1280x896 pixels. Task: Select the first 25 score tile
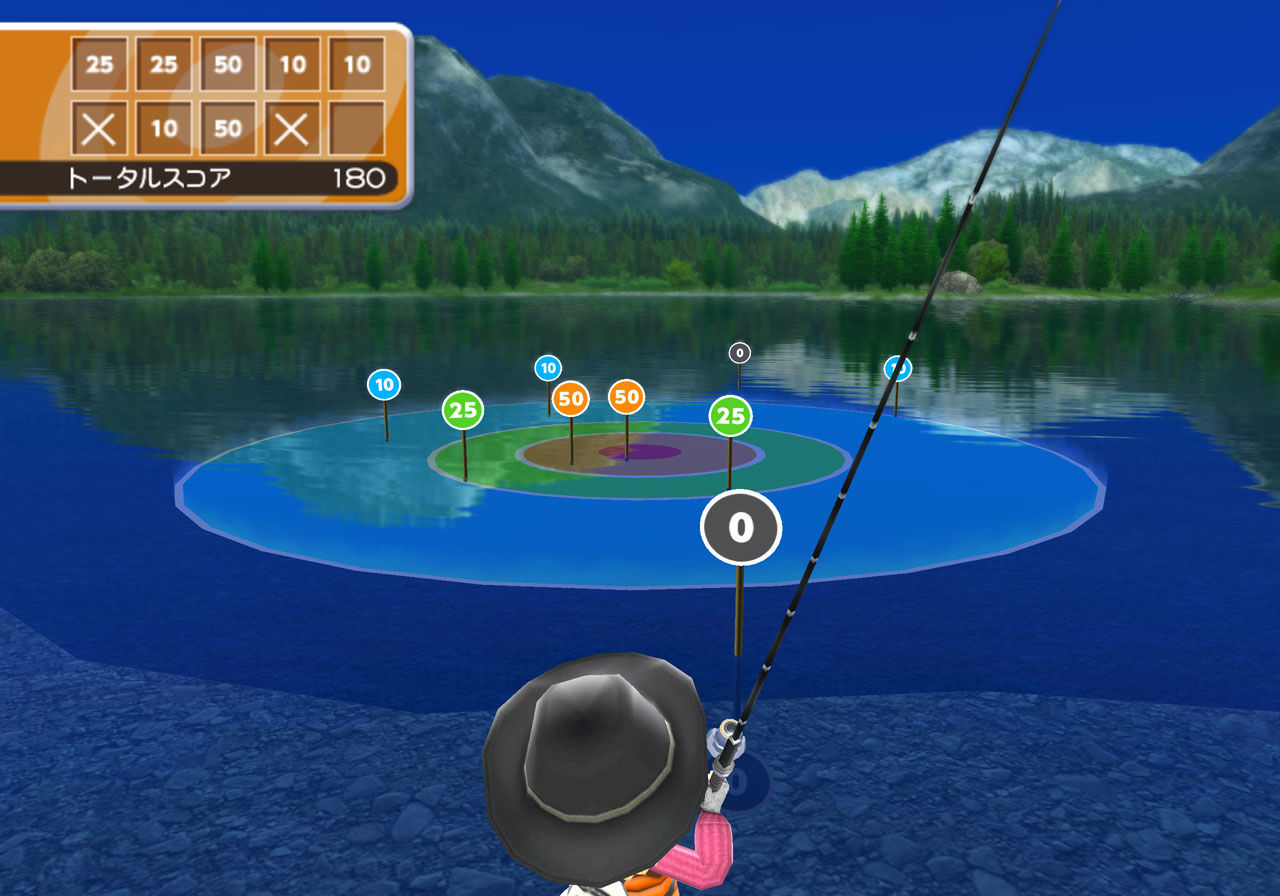click(x=100, y=65)
